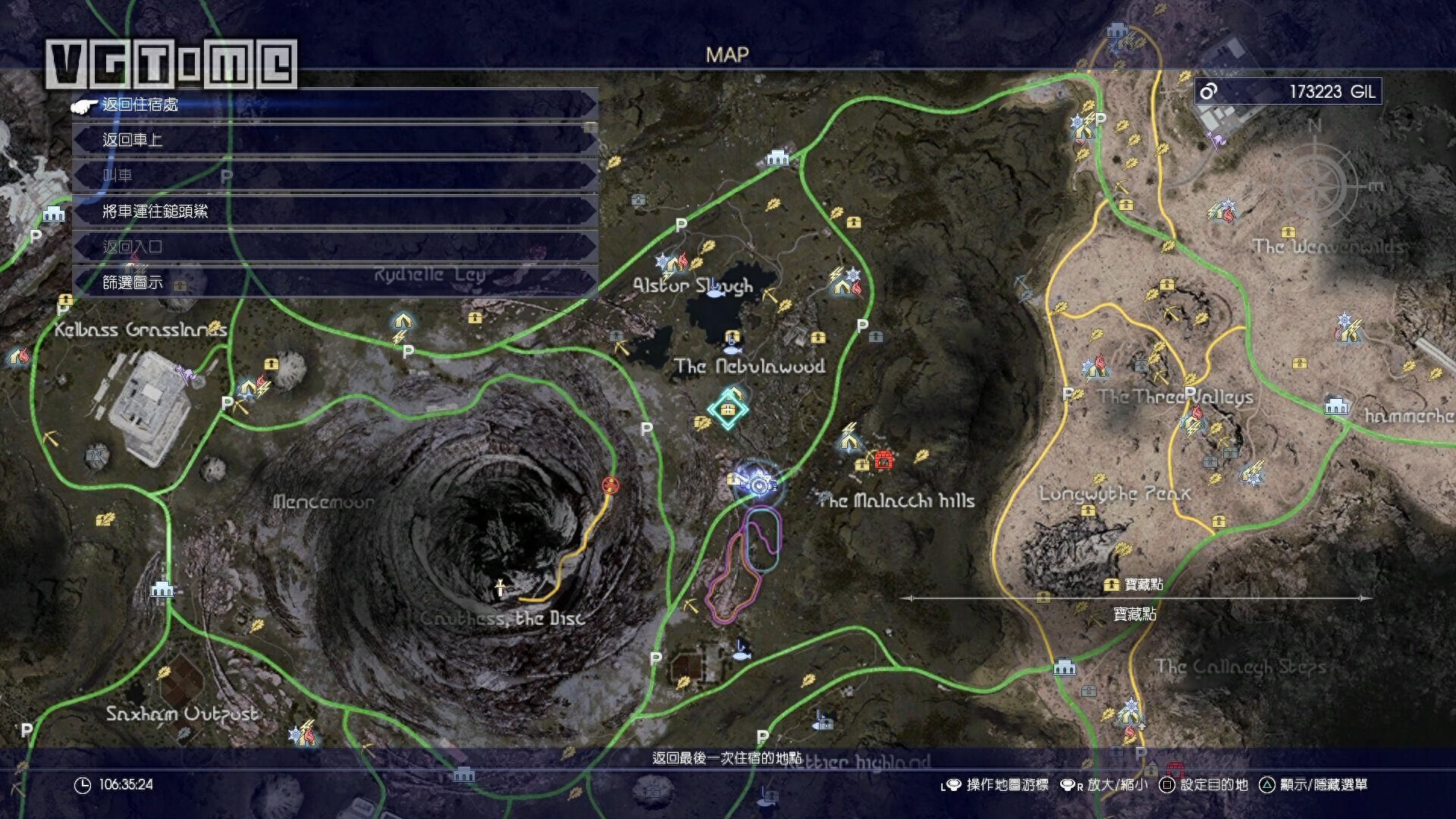Viewport: 1456px width, 819px height.
Task: Choose the outpost building icon above Saxham Outpost
Action: pos(161,589)
